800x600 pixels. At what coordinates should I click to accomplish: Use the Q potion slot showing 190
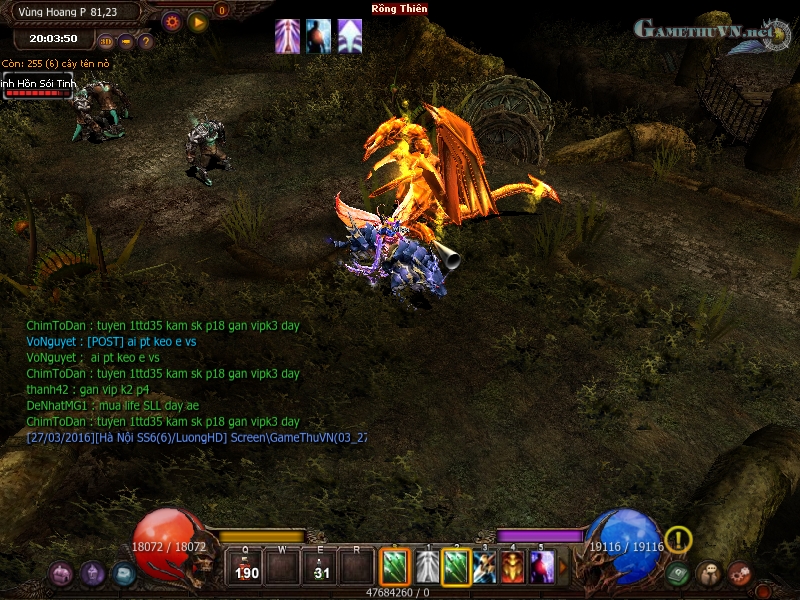click(245, 568)
